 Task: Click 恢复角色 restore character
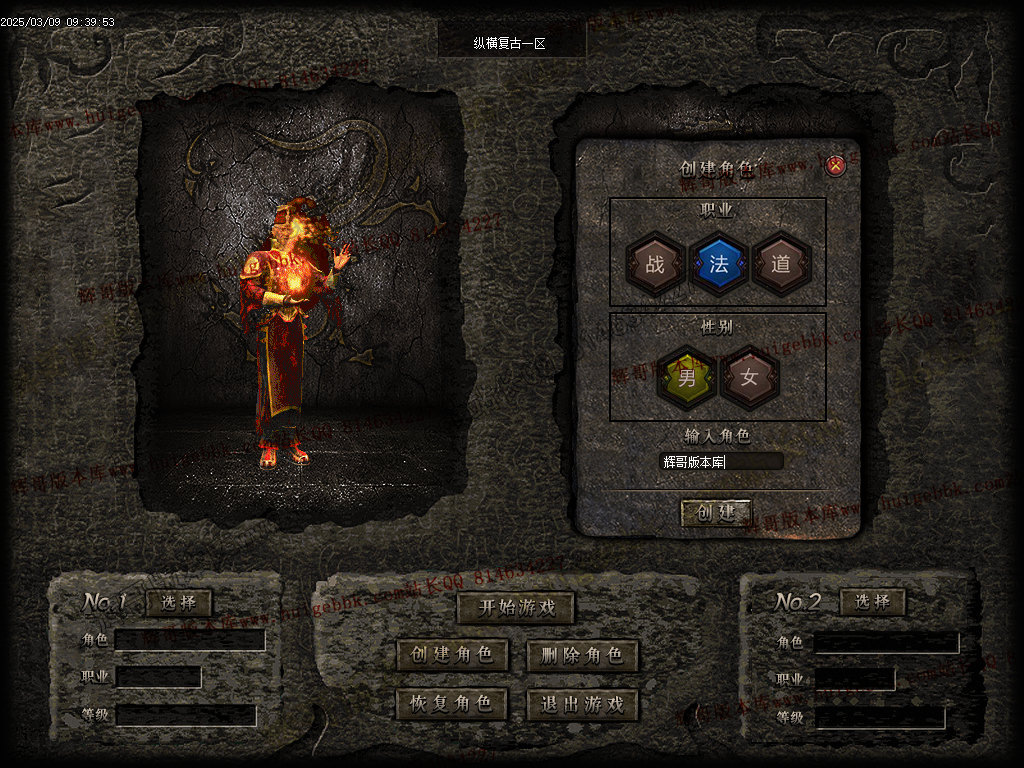(x=452, y=704)
